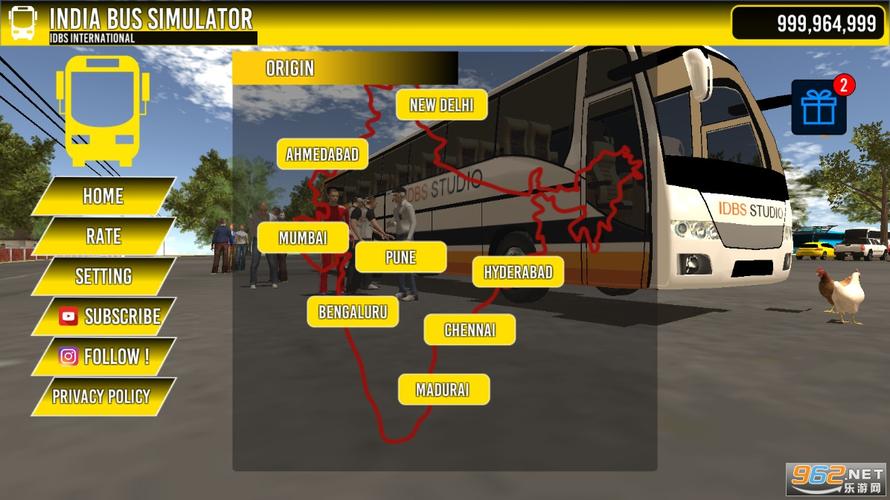
Task: View the Privacy Policy
Action: 101,396
